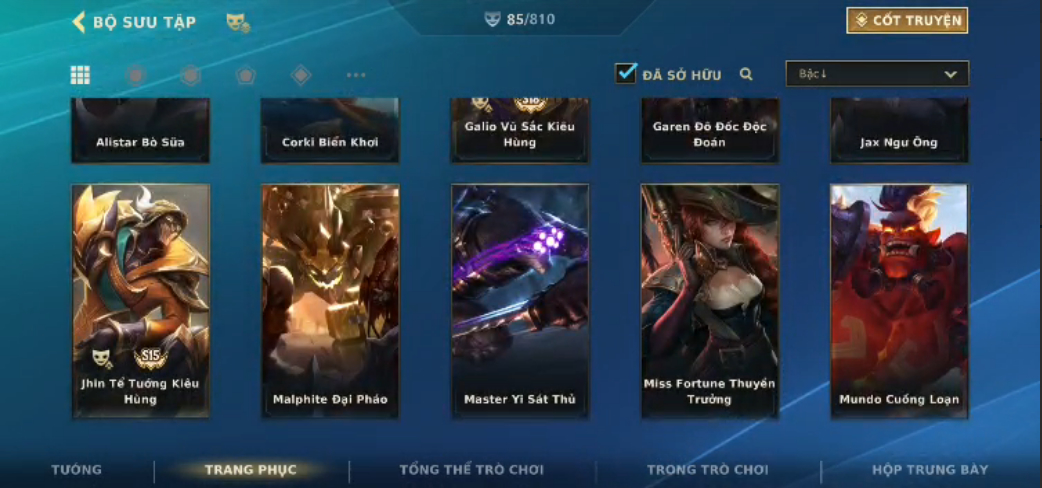Click the three-dots more filters icon
Image resolution: width=1042 pixels, height=488 pixels.
tap(356, 75)
